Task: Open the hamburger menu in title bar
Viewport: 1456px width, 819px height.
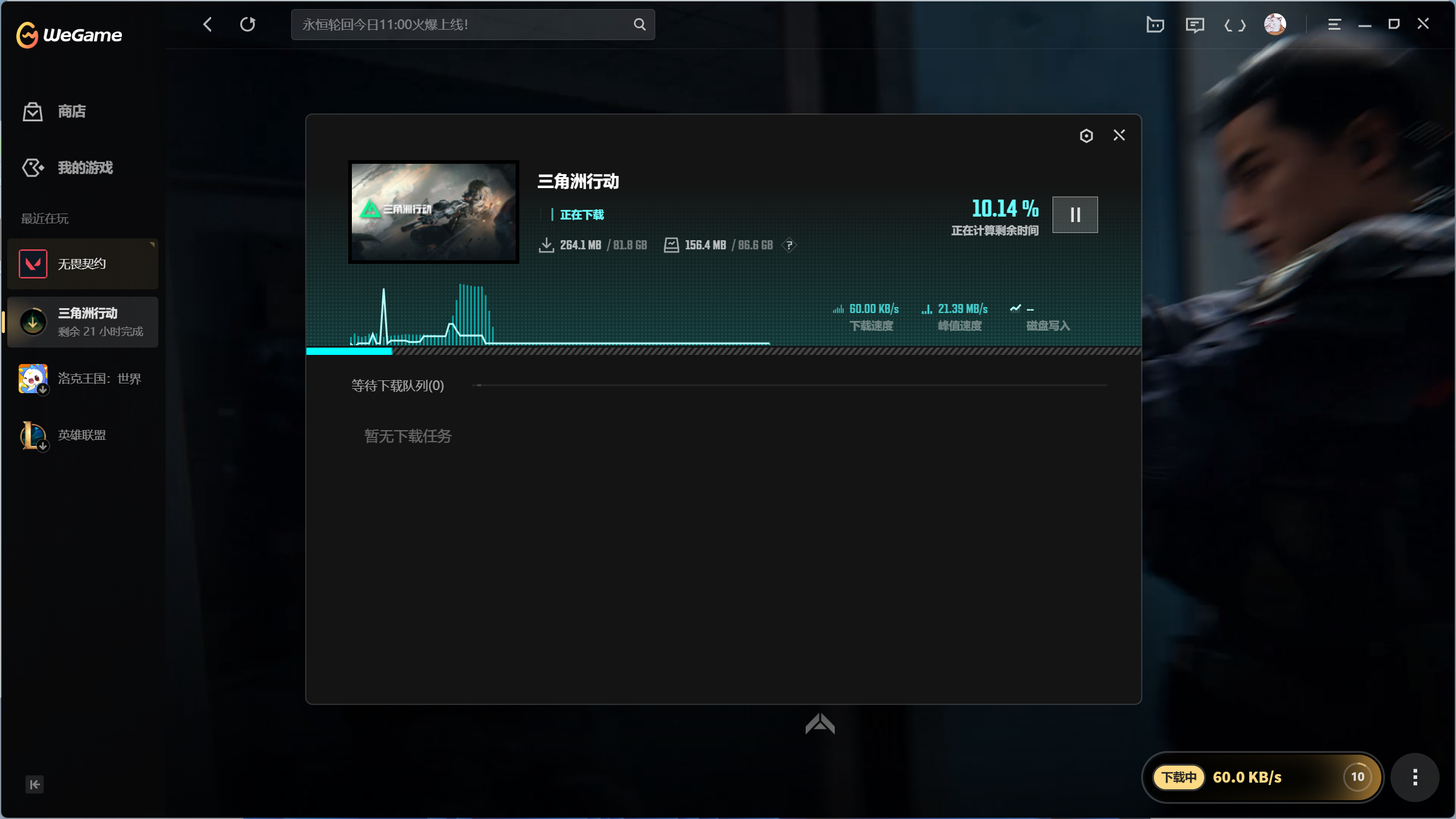Action: [1333, 24]
